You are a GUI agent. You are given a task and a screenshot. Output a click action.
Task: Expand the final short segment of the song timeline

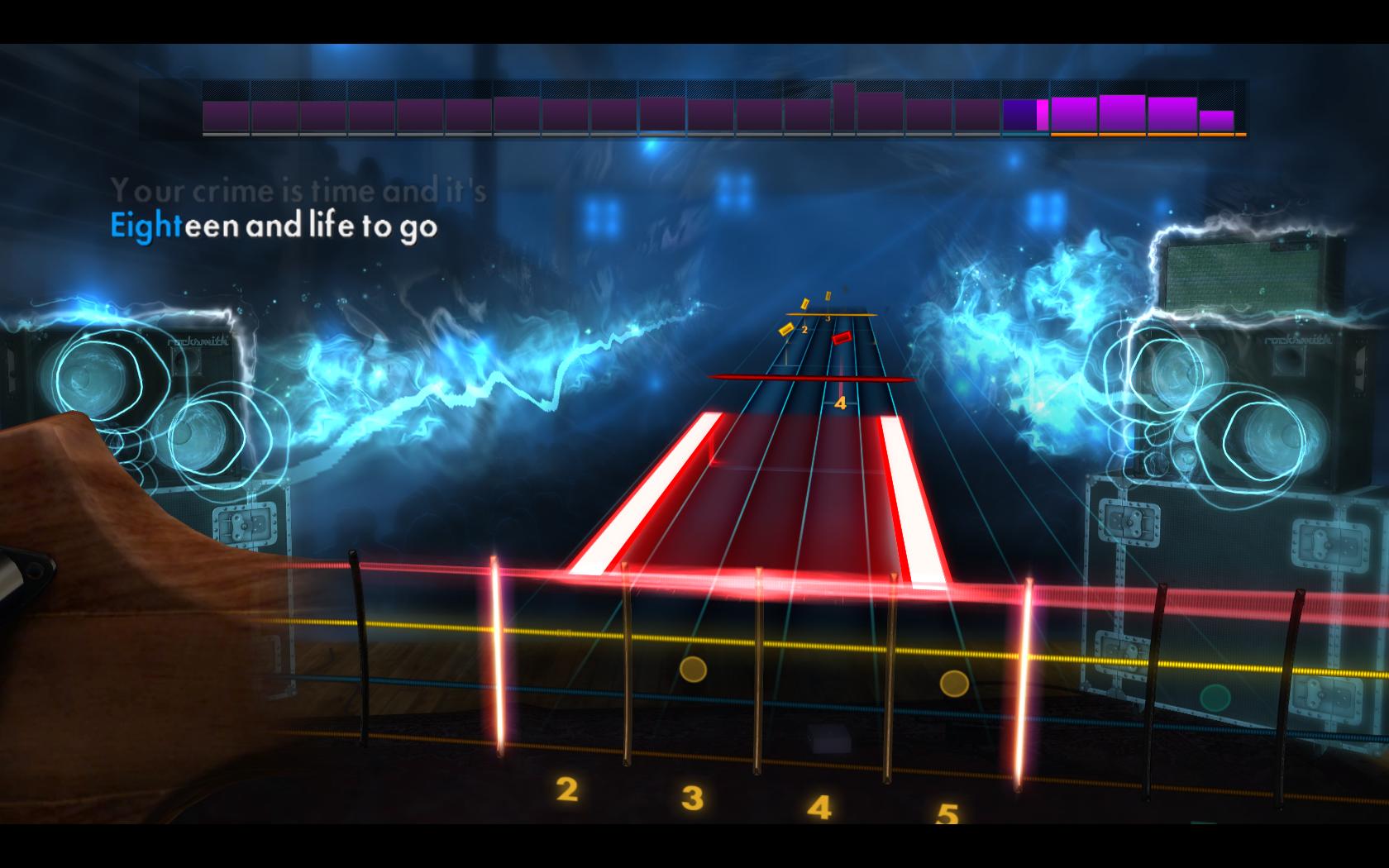click(1215, 122)
